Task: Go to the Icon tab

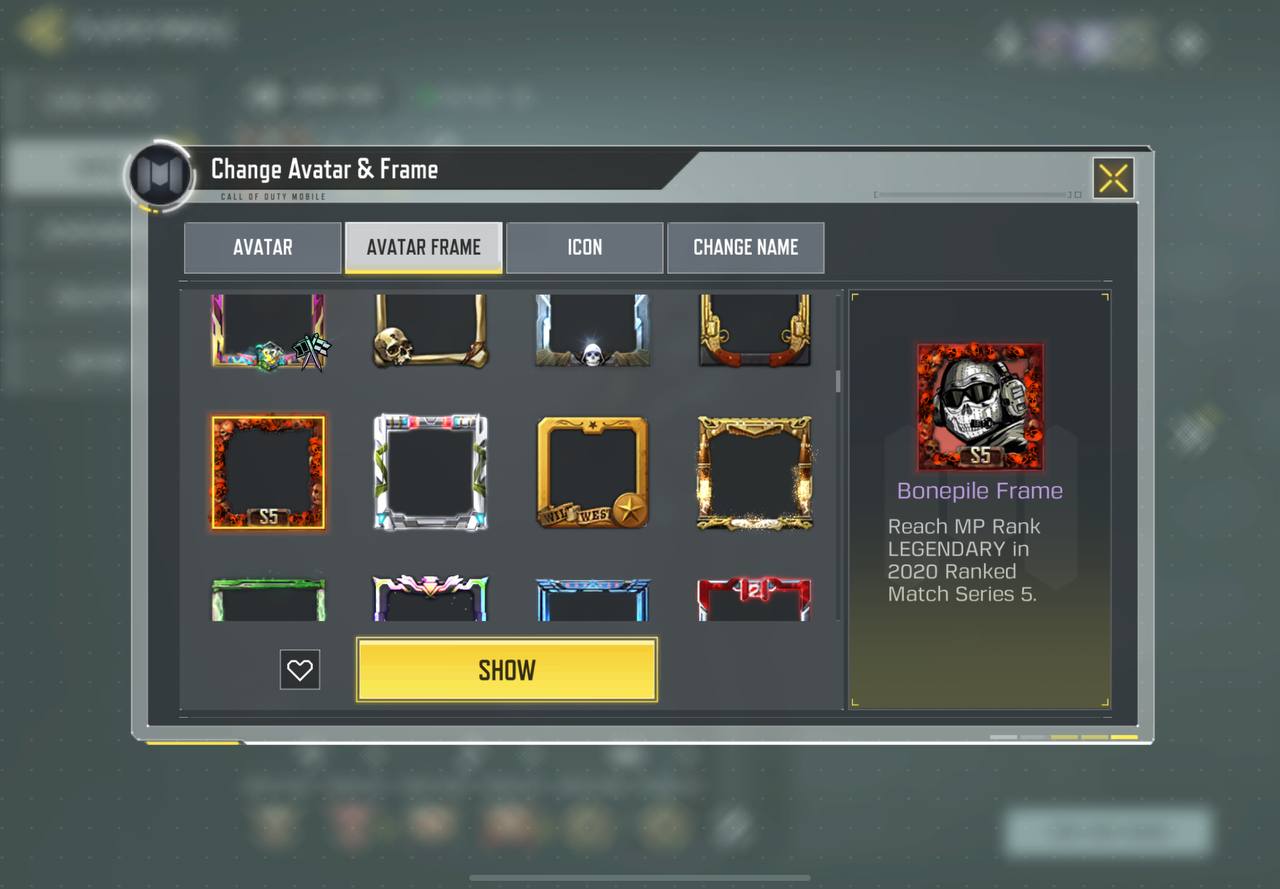Action: click(584, 247)
